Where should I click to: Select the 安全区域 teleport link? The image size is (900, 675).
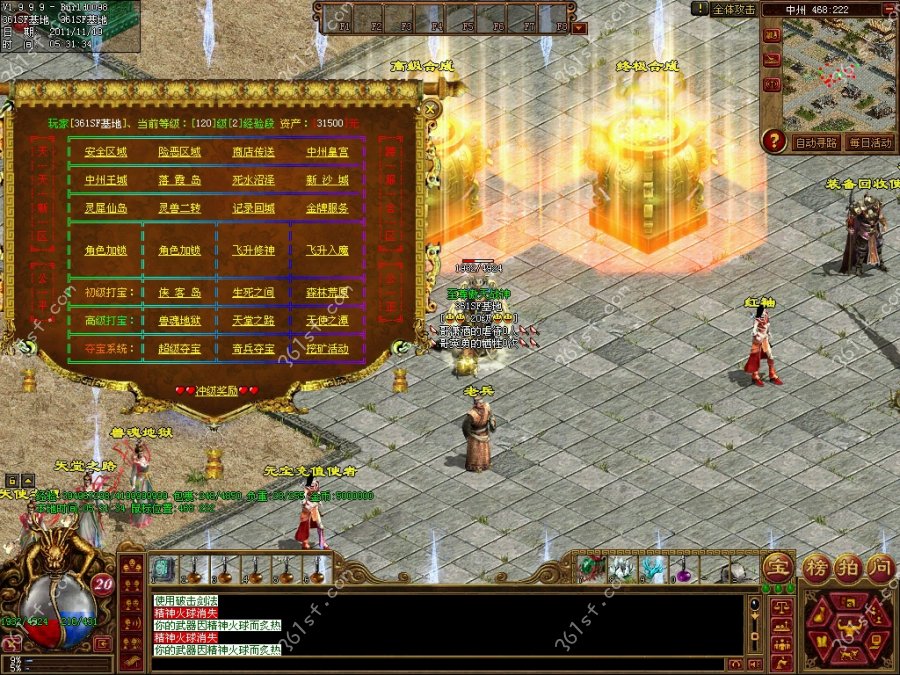pos(105,152)
